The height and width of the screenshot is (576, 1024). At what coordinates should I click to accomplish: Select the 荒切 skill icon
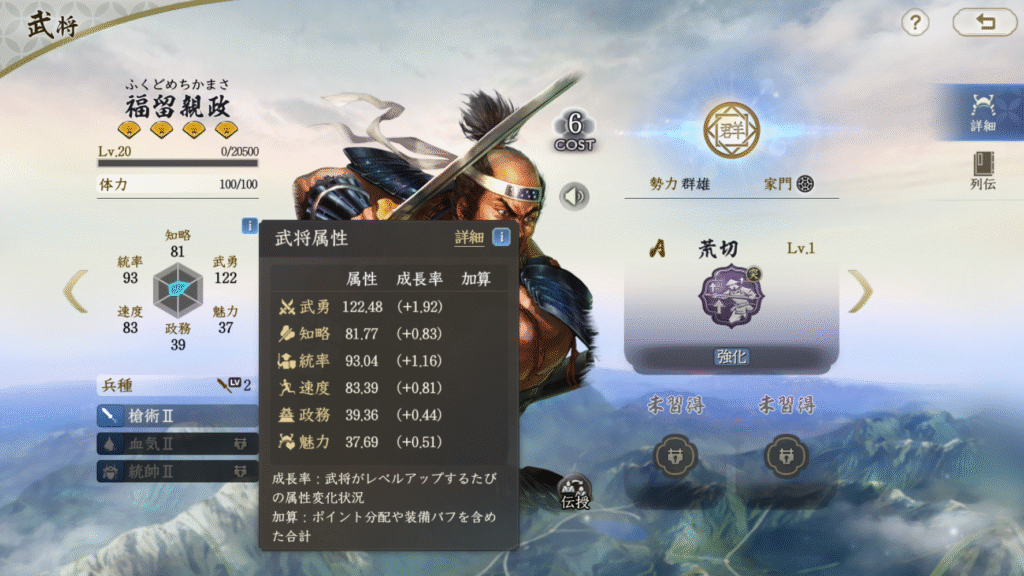[731, 297]
